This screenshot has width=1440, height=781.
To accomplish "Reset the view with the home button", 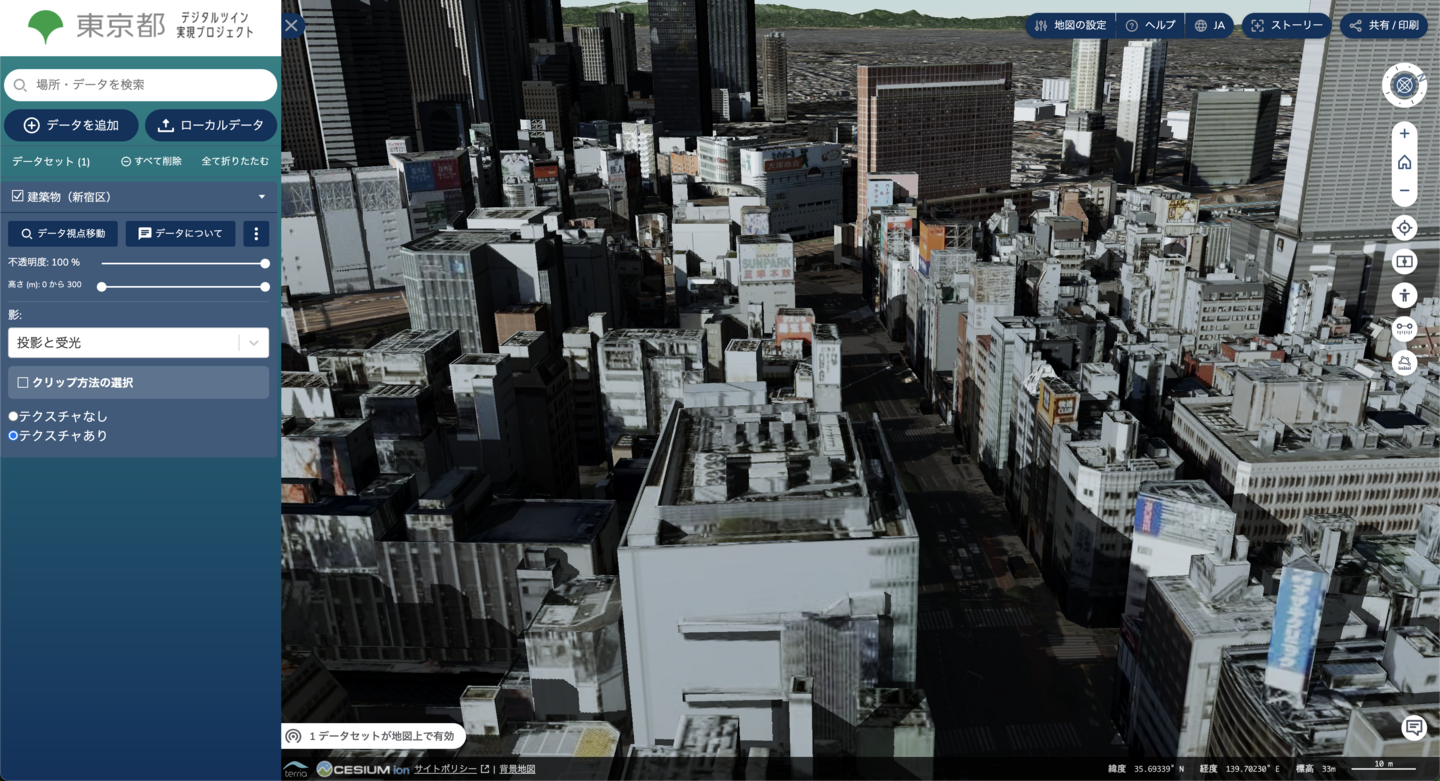I will (1404, 162).
